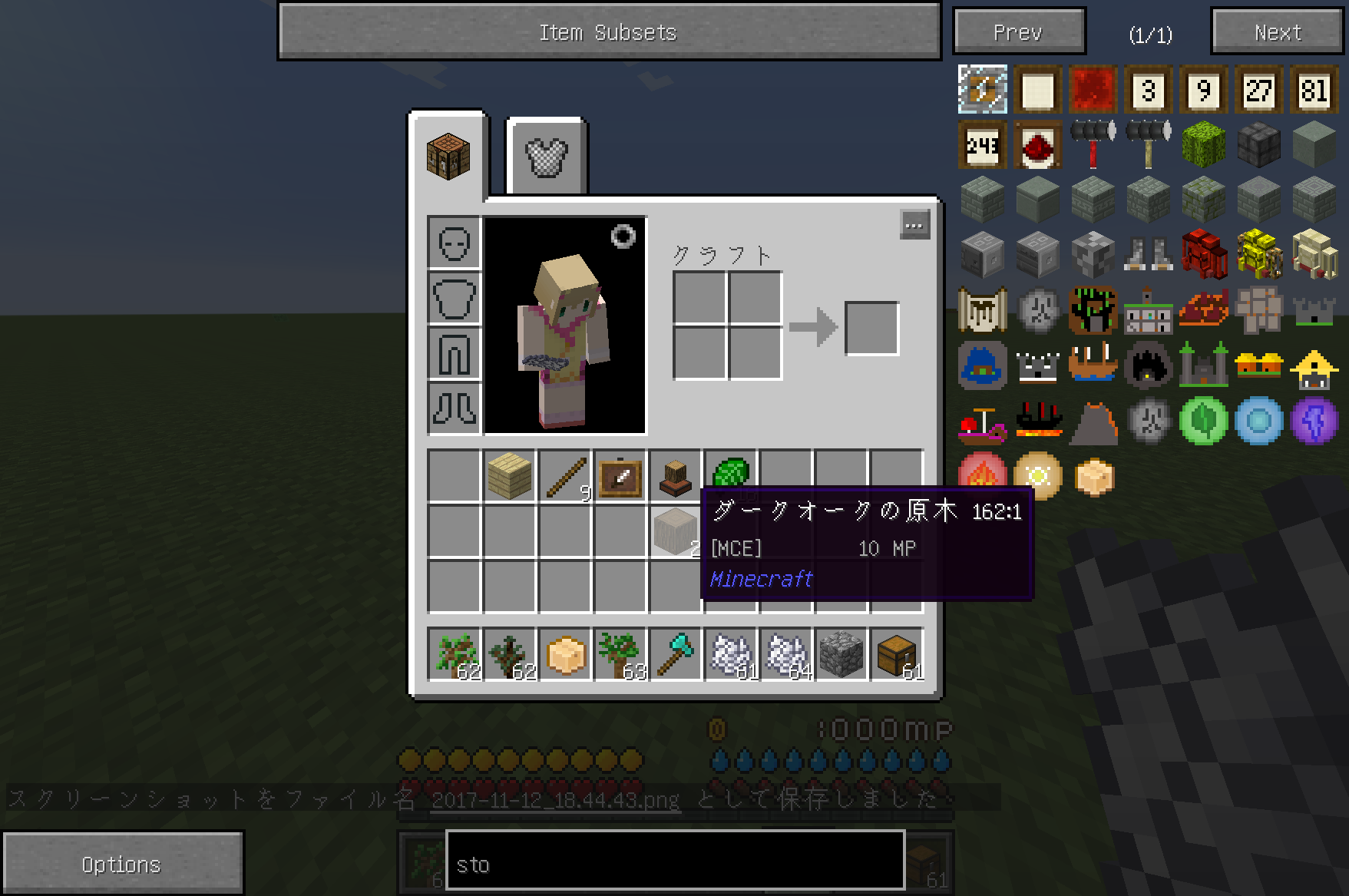Select the red-handled hammer item
1349x896 pixels.
(x=1092, y=146)
